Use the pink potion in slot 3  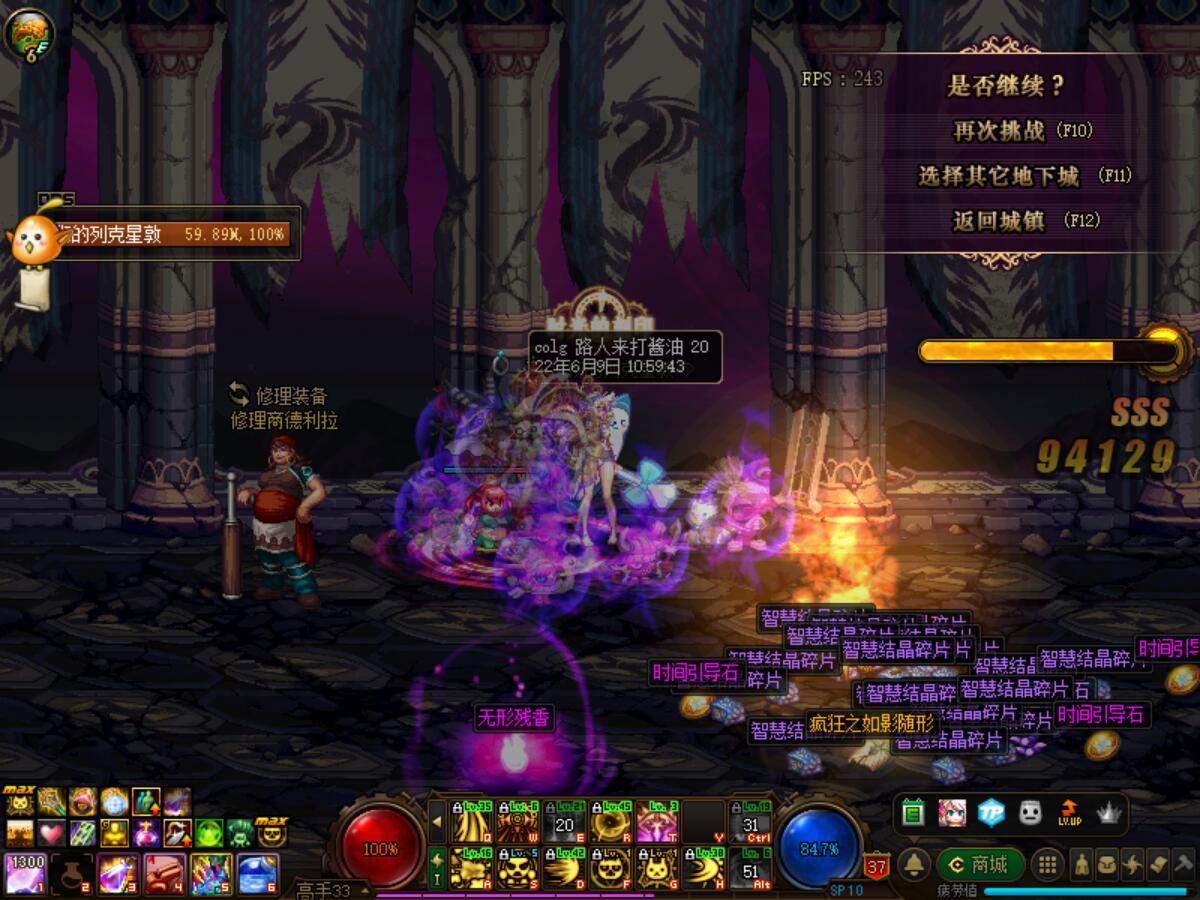click(x=117, y=873)
